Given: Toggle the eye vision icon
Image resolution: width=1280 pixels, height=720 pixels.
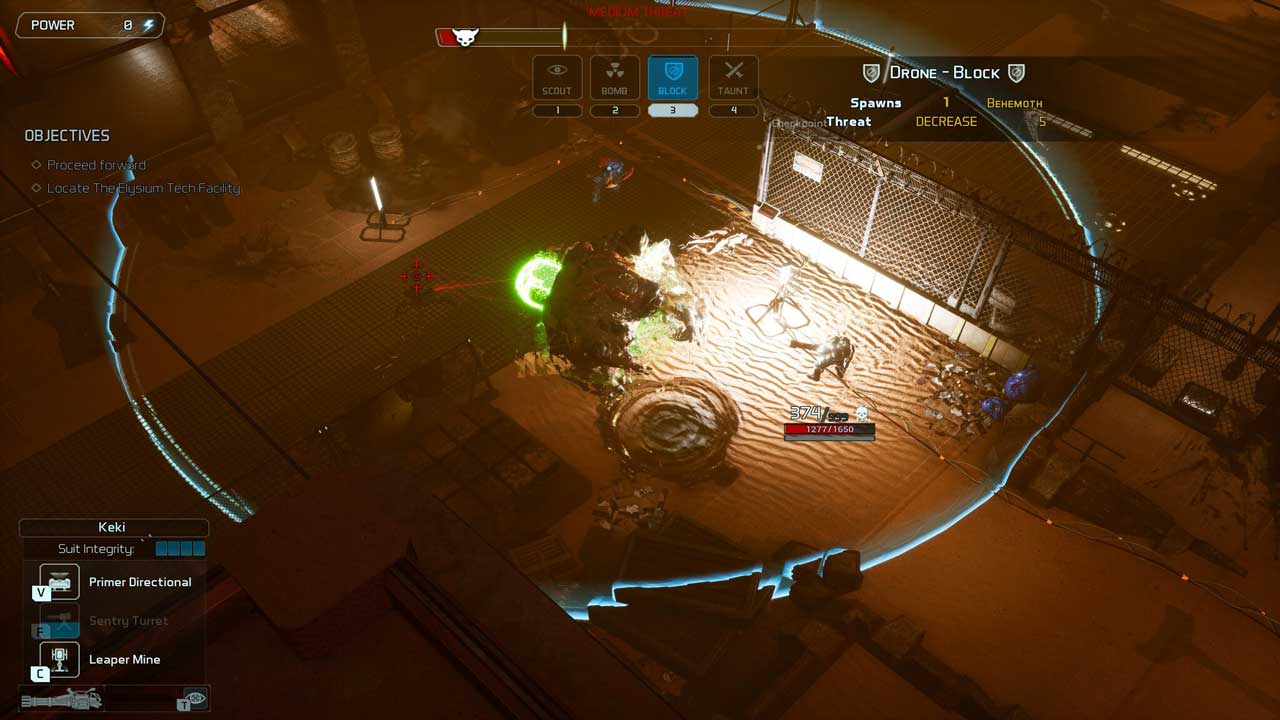Looking at the screenshot, I should click(x=195, y=698).
